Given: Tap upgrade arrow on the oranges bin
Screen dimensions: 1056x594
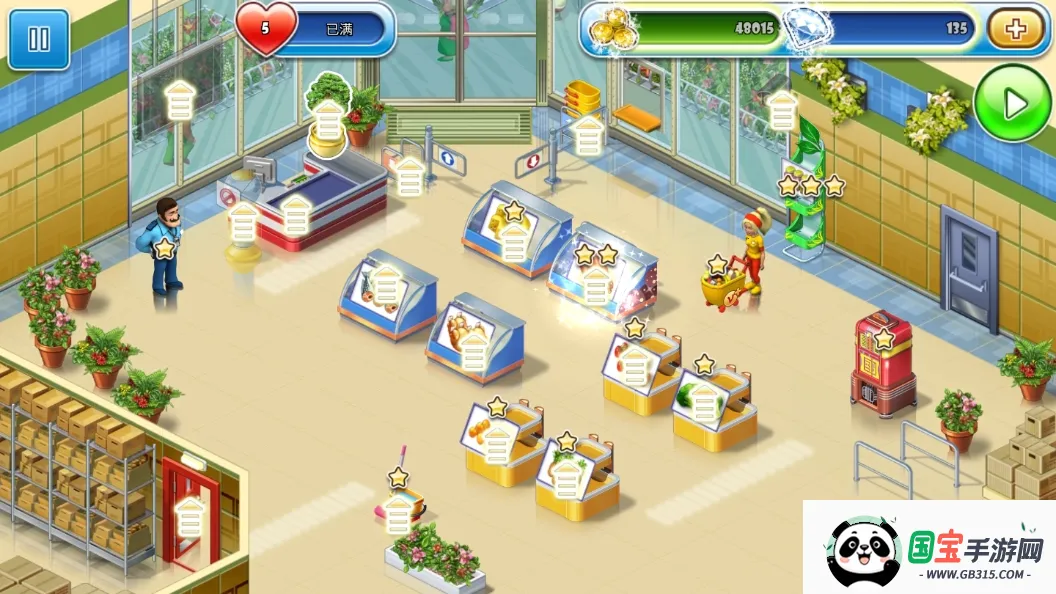Looking at the screenshot, I should click(x=497, y=443).
